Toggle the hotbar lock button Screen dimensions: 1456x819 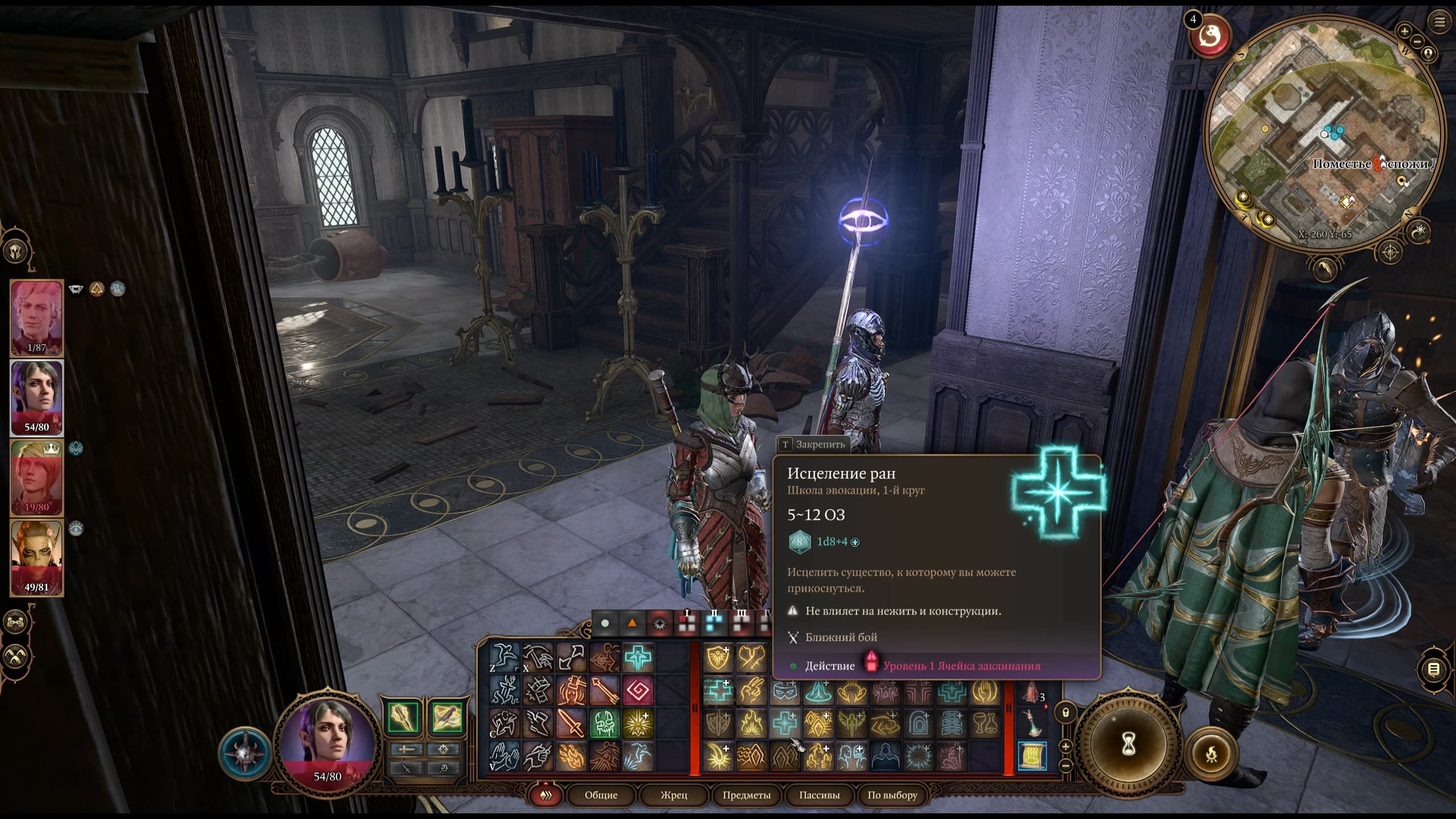1065,712
